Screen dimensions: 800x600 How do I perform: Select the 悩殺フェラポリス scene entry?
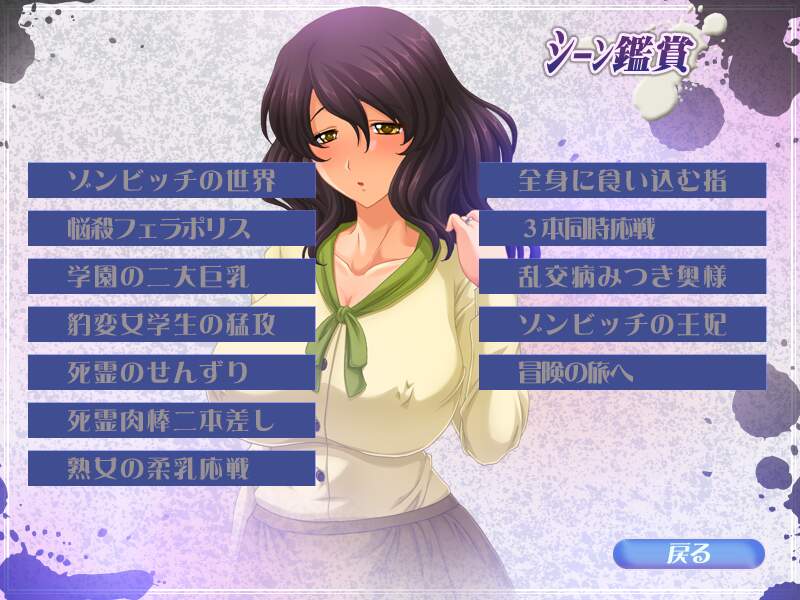171,228
